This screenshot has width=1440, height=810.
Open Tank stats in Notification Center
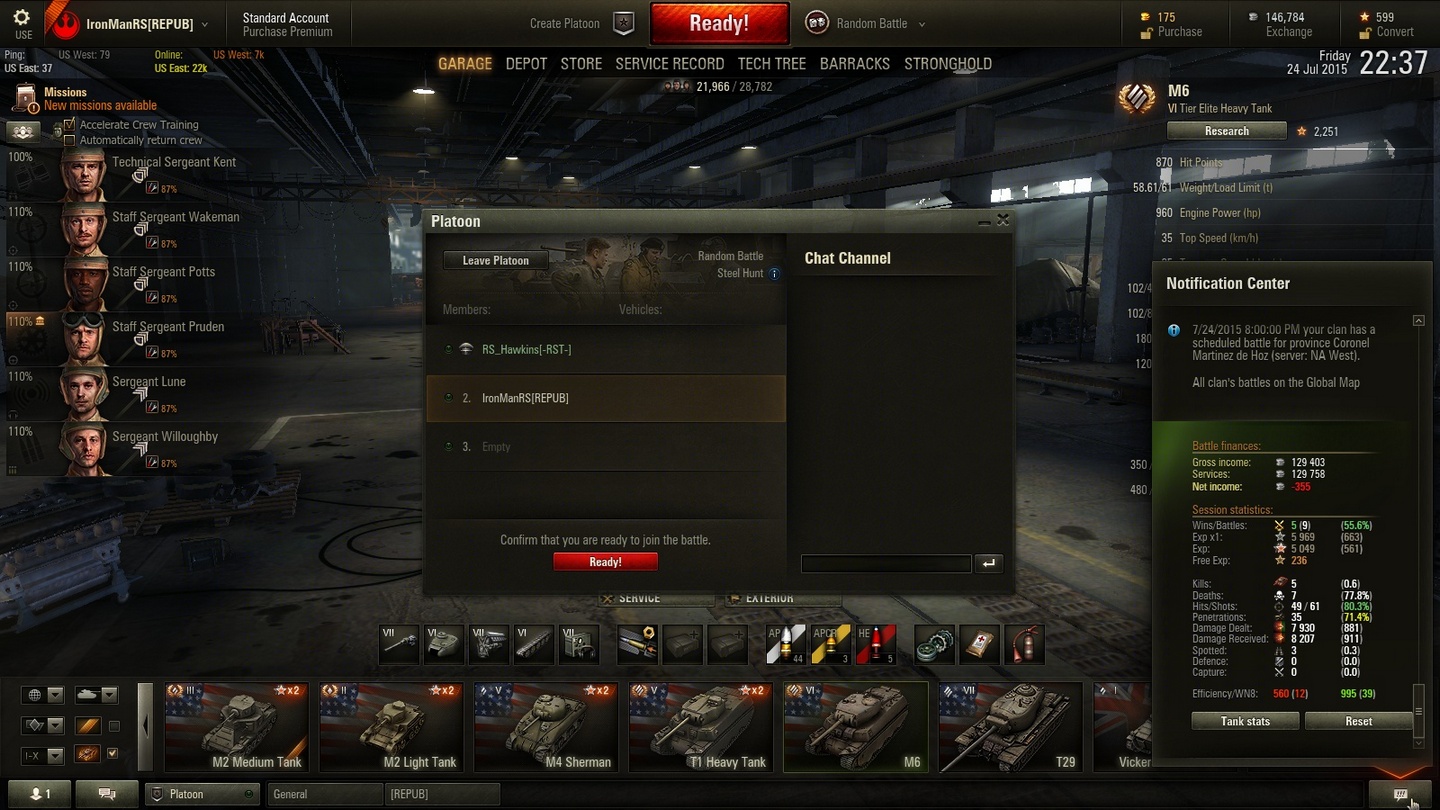pos(1245,721)
